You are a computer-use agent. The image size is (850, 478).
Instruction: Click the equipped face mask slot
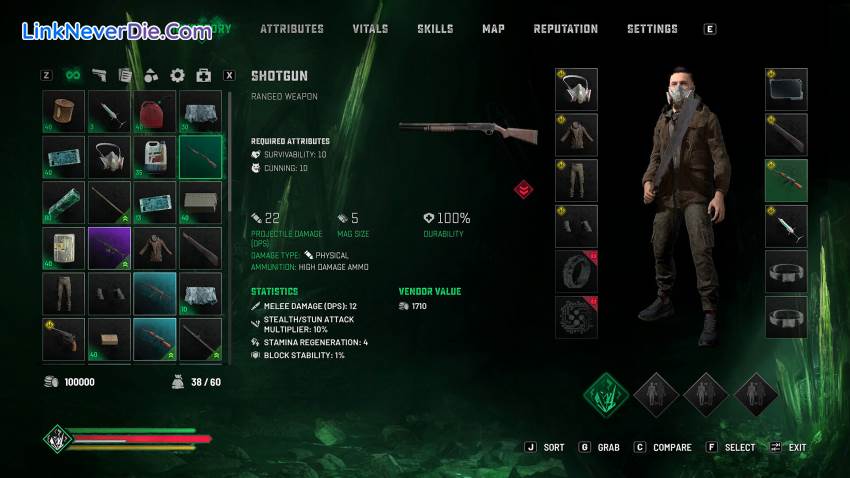point(576,89)
